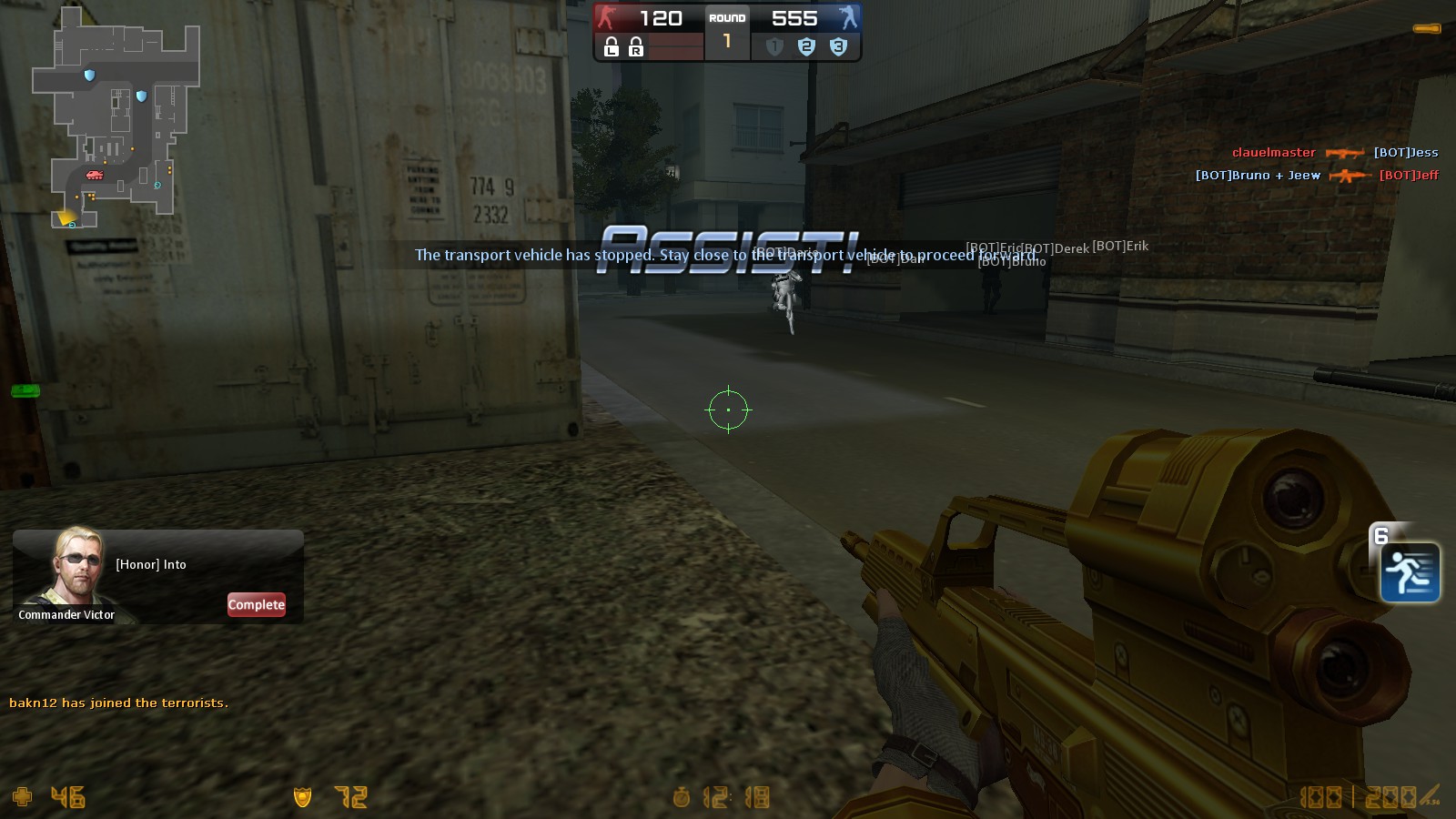Select the green item icon on the left edge

pos(26,391)
